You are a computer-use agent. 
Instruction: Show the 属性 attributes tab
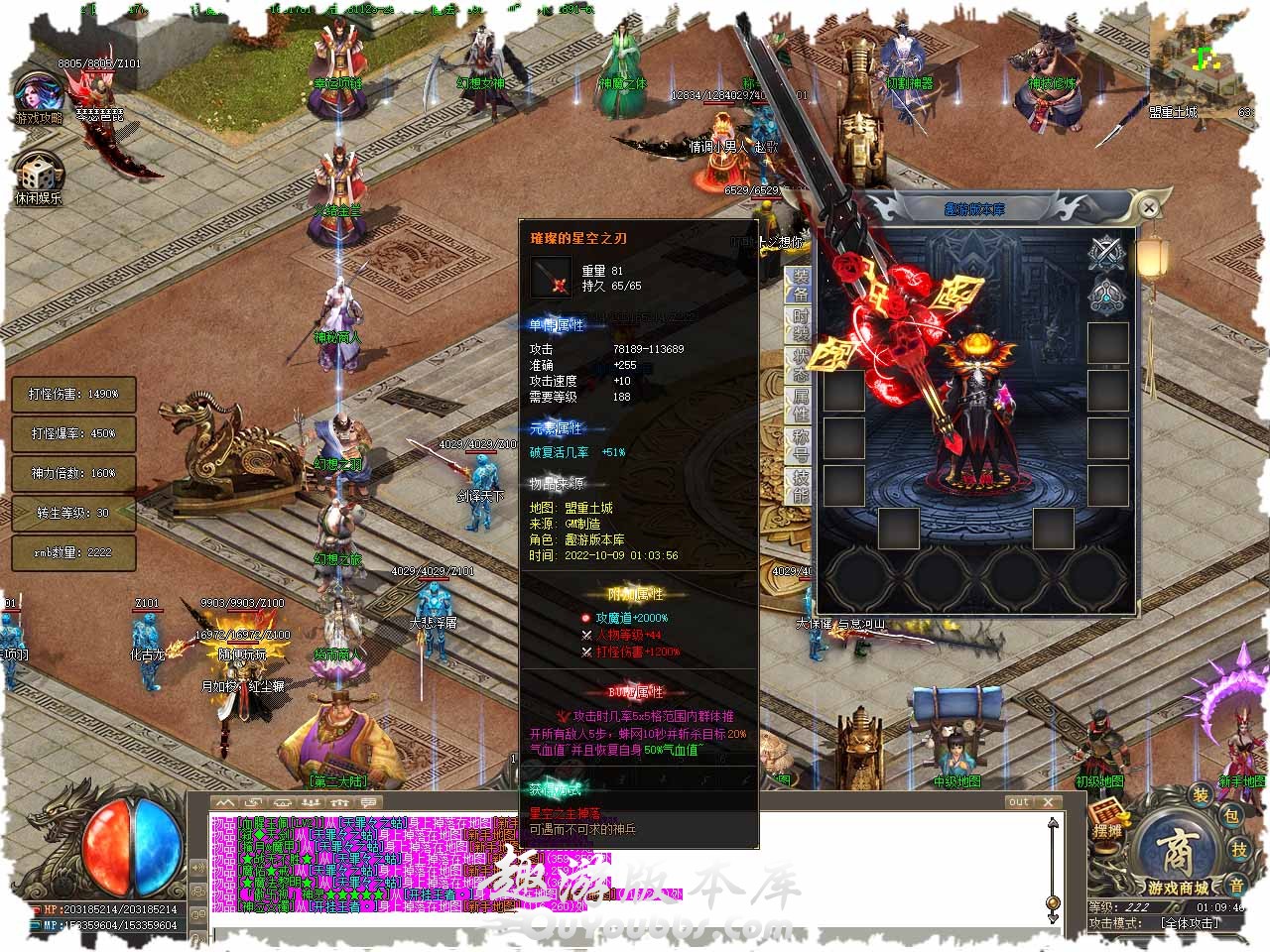[800, 405]
